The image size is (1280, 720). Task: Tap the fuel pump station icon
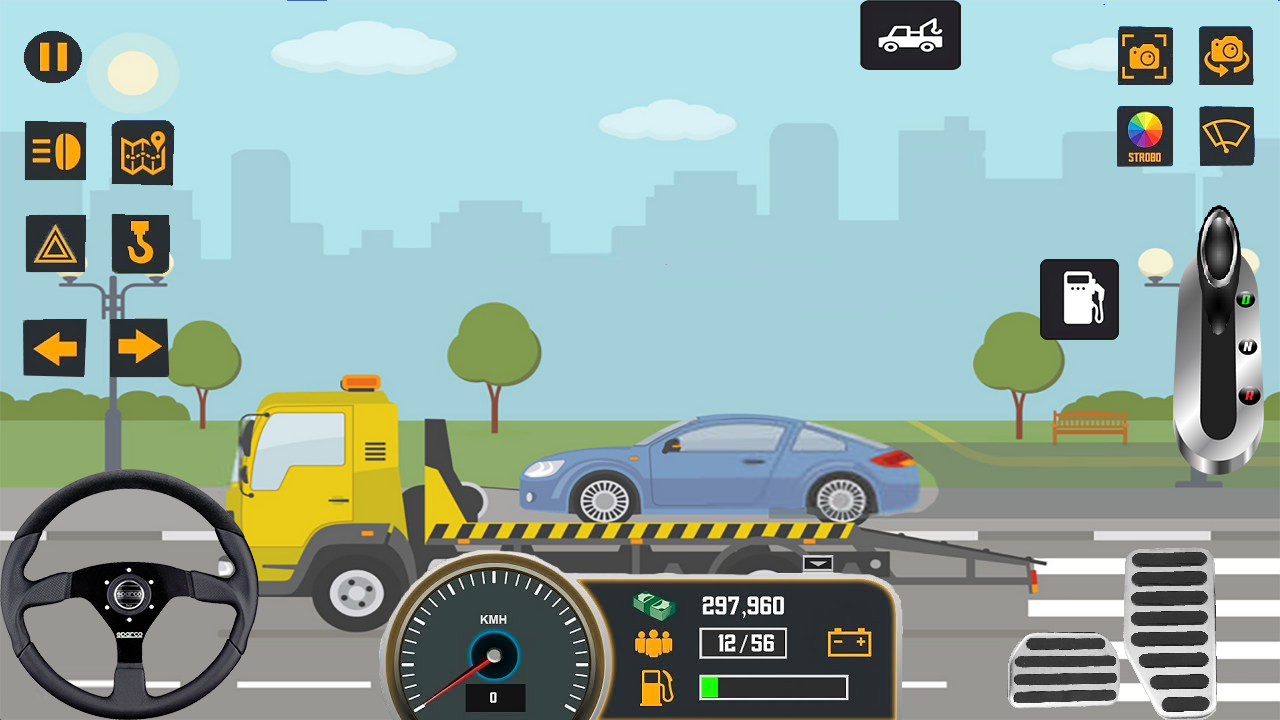pos(1079,299)
